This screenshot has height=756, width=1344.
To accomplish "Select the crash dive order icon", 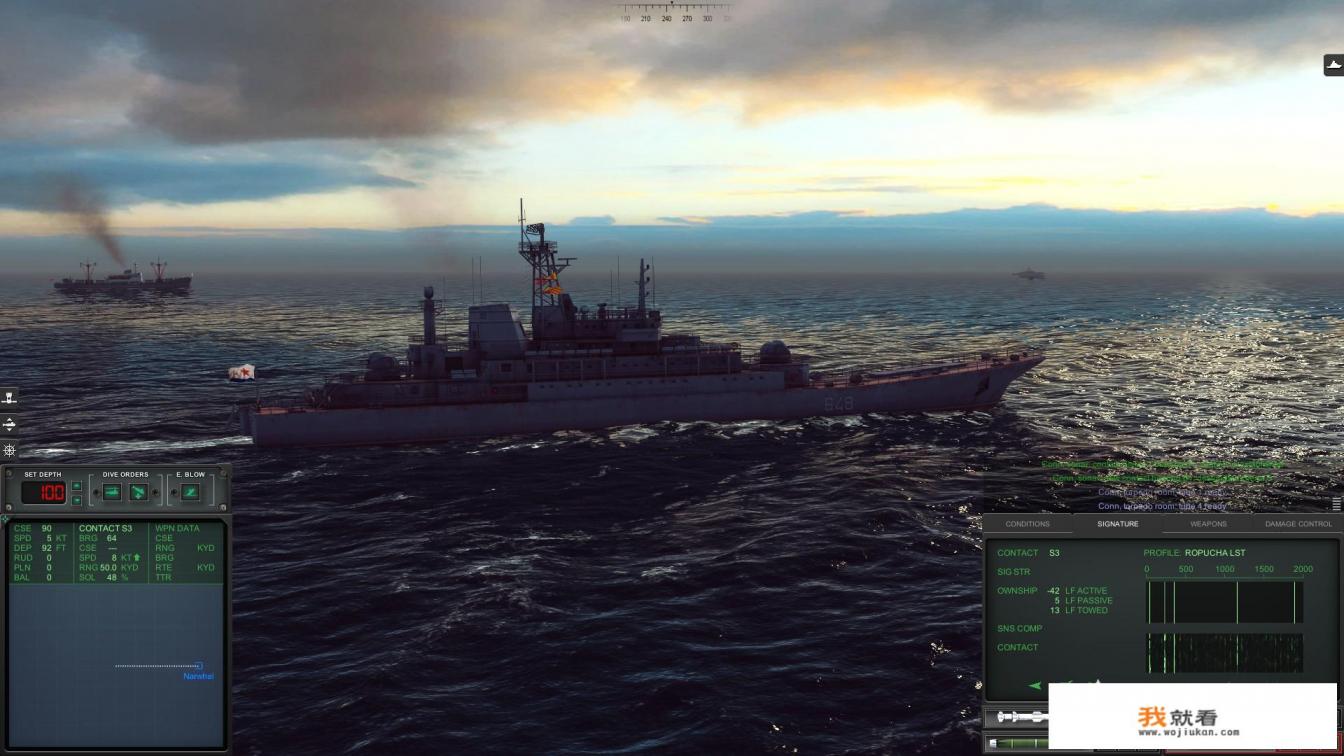I will click(138, 489).
